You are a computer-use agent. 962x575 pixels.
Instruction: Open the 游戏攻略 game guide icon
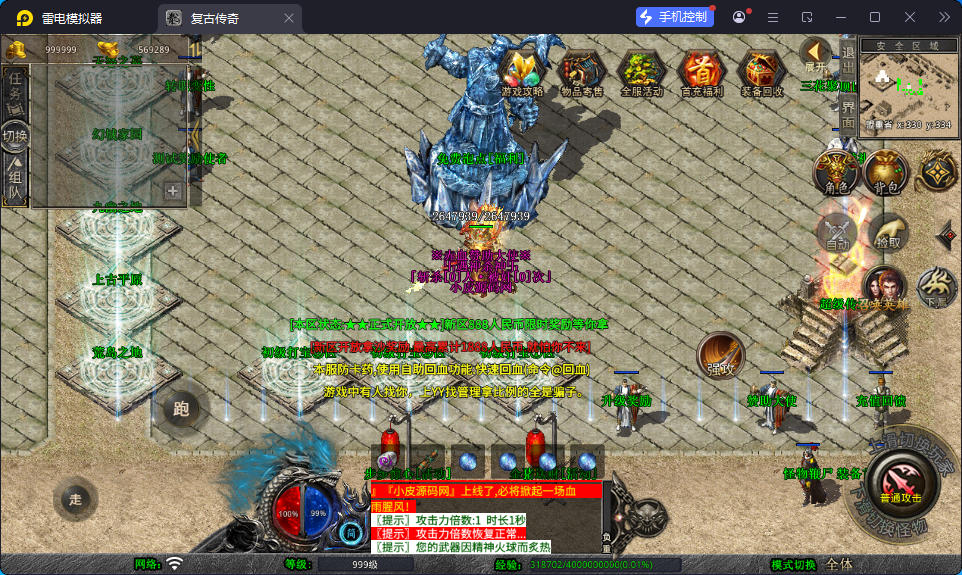click(x=522, y=71)
